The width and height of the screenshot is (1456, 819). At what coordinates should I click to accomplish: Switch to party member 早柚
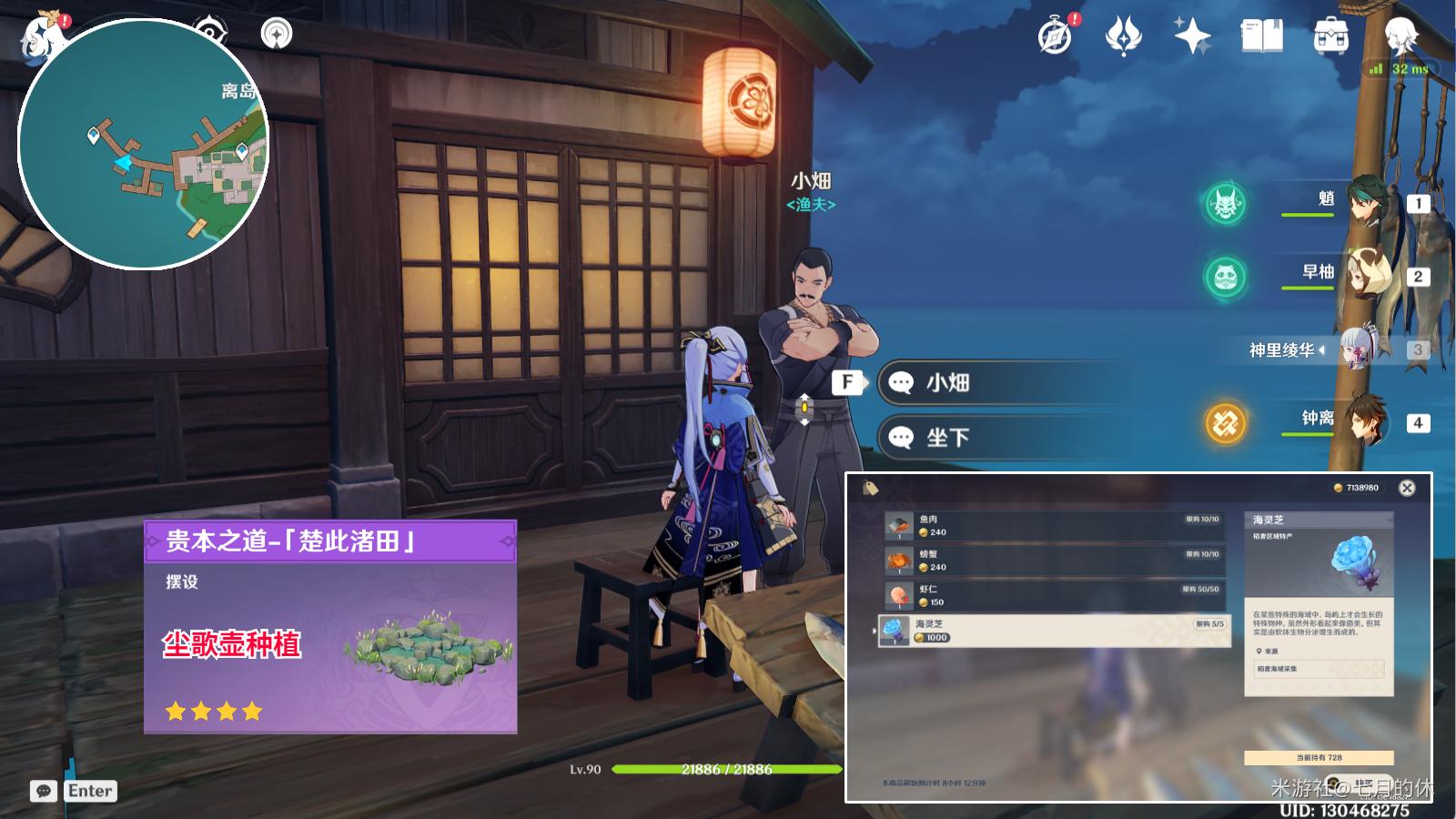(1365, 275)
